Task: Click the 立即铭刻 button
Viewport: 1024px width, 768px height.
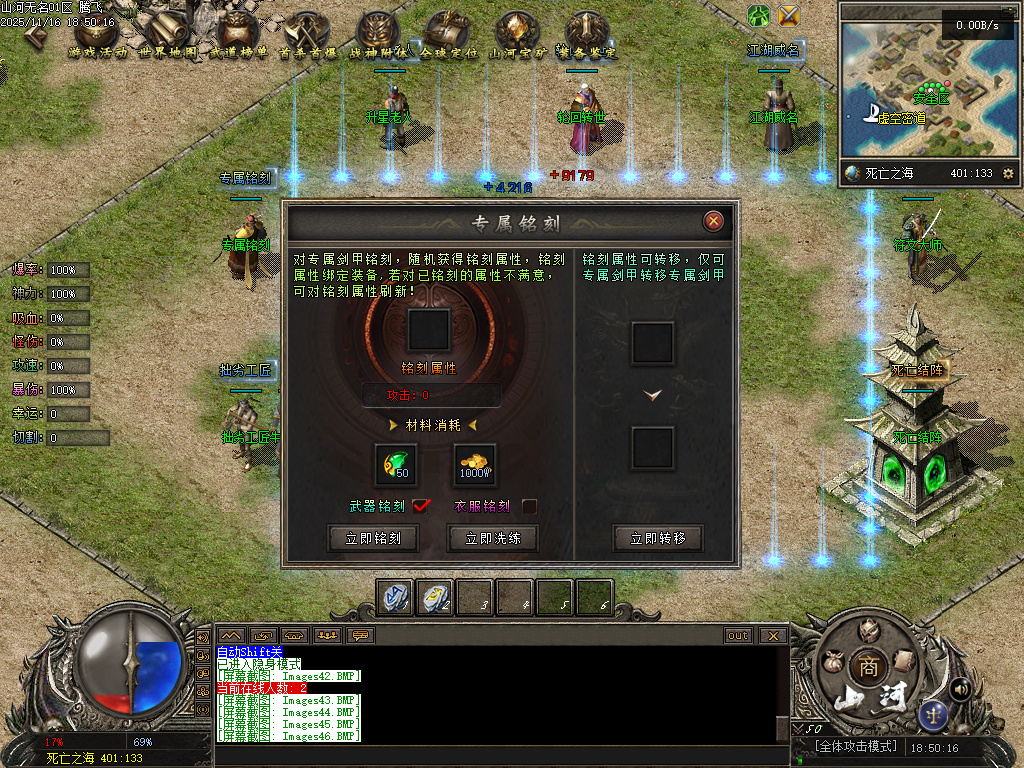Action: click(372, 538)
